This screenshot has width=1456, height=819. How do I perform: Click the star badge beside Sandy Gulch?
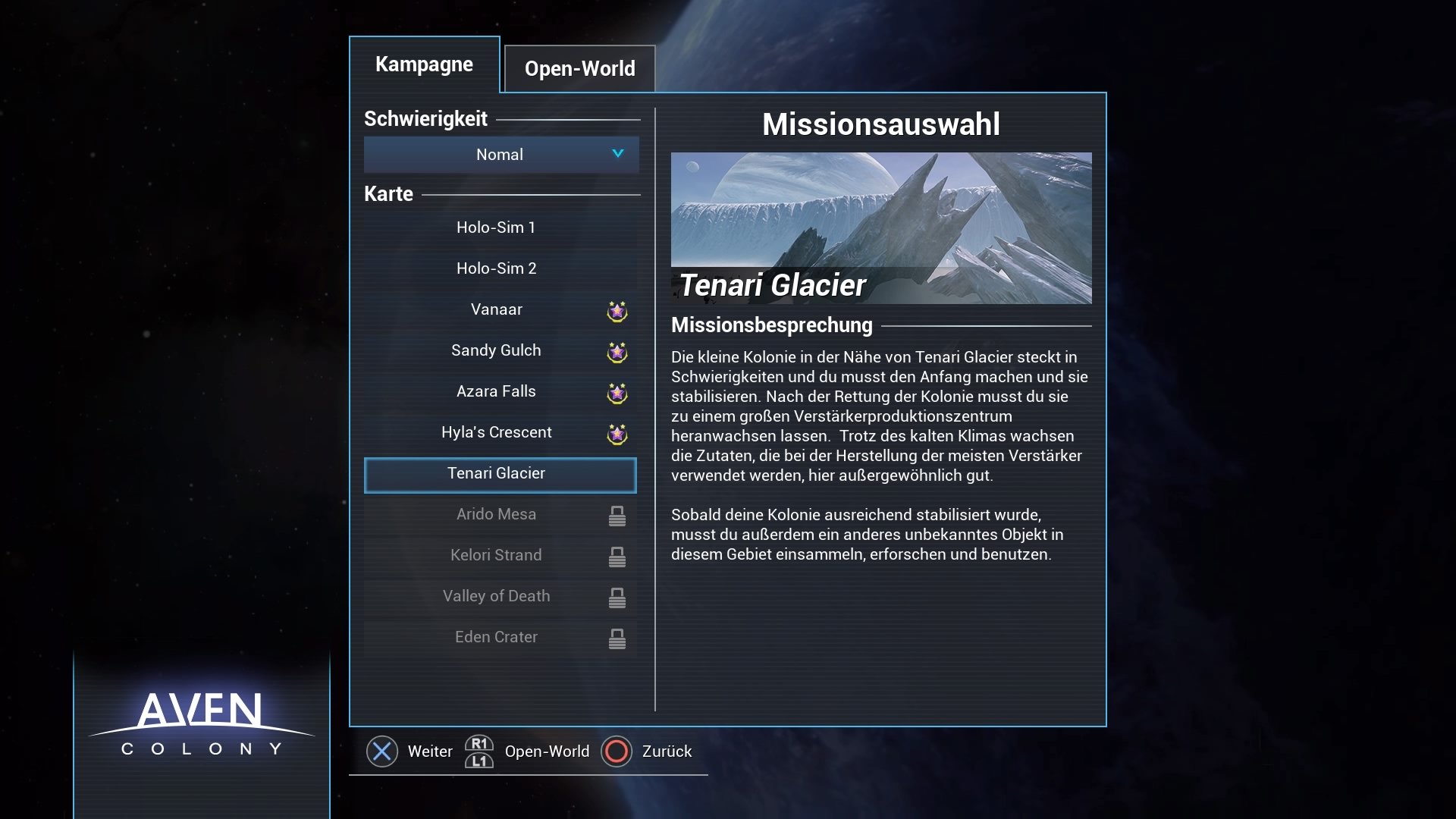pos(617,353)
